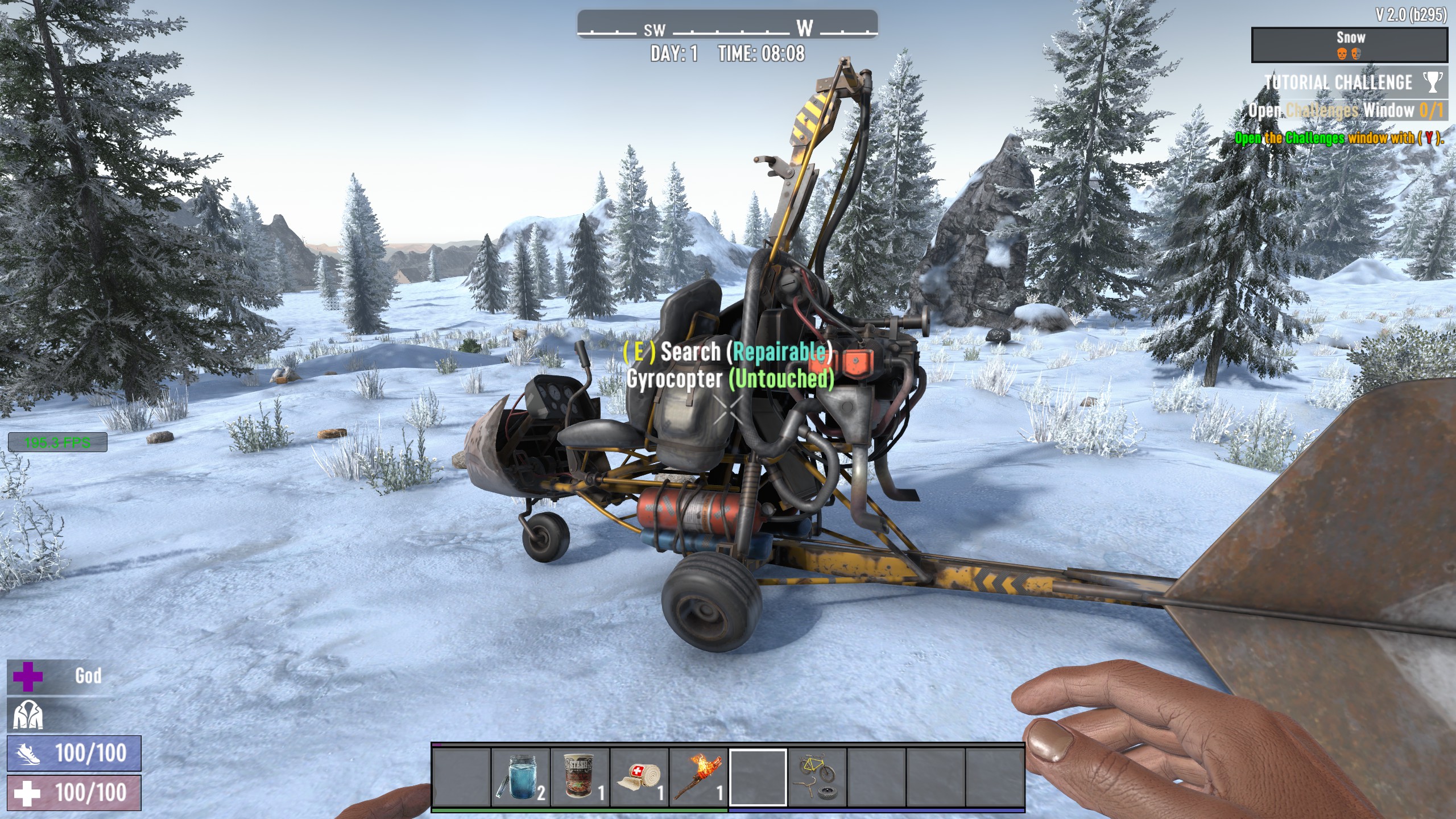Select the bicycle hotbar slot

pos(817,776)
